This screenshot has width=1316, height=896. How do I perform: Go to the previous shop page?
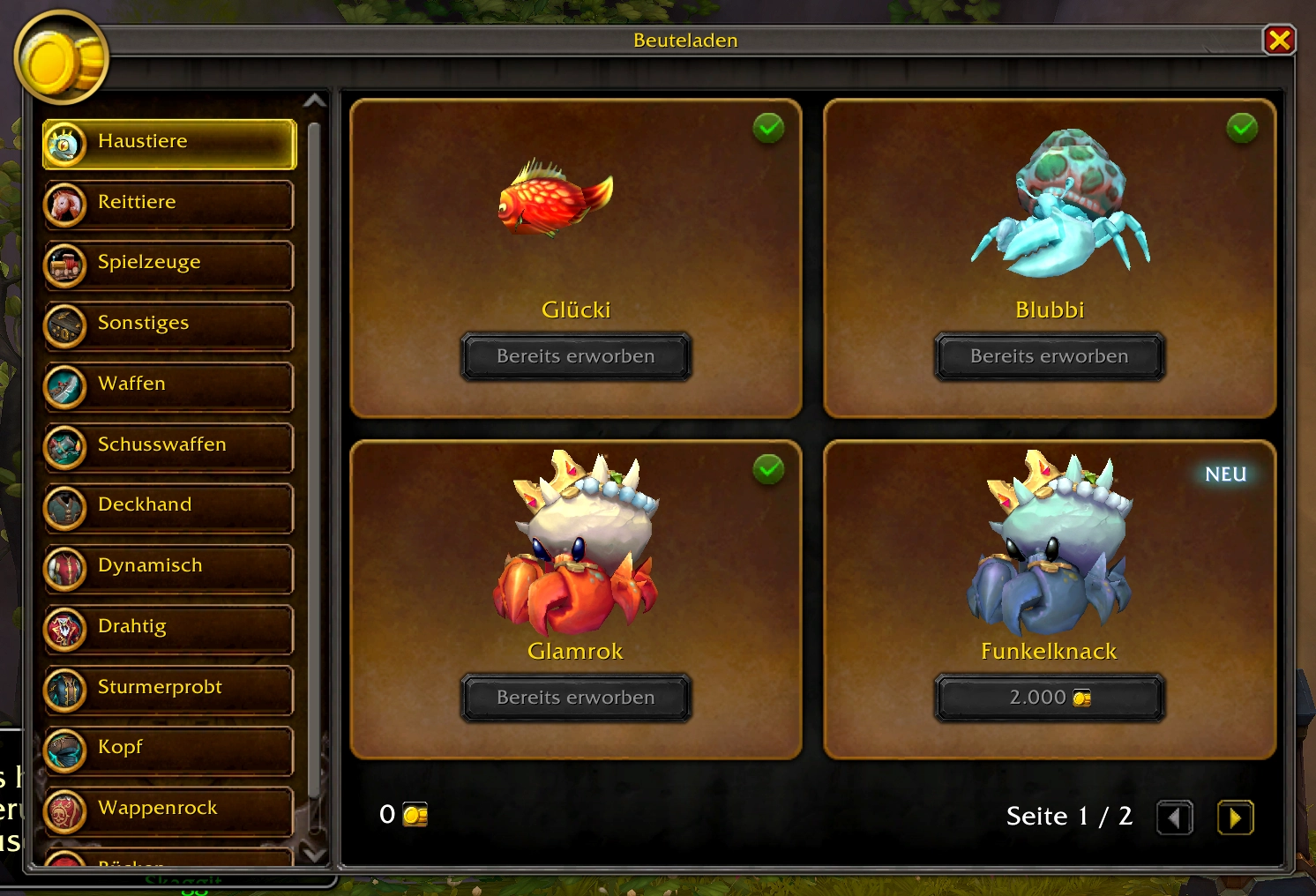point(1174,818)
